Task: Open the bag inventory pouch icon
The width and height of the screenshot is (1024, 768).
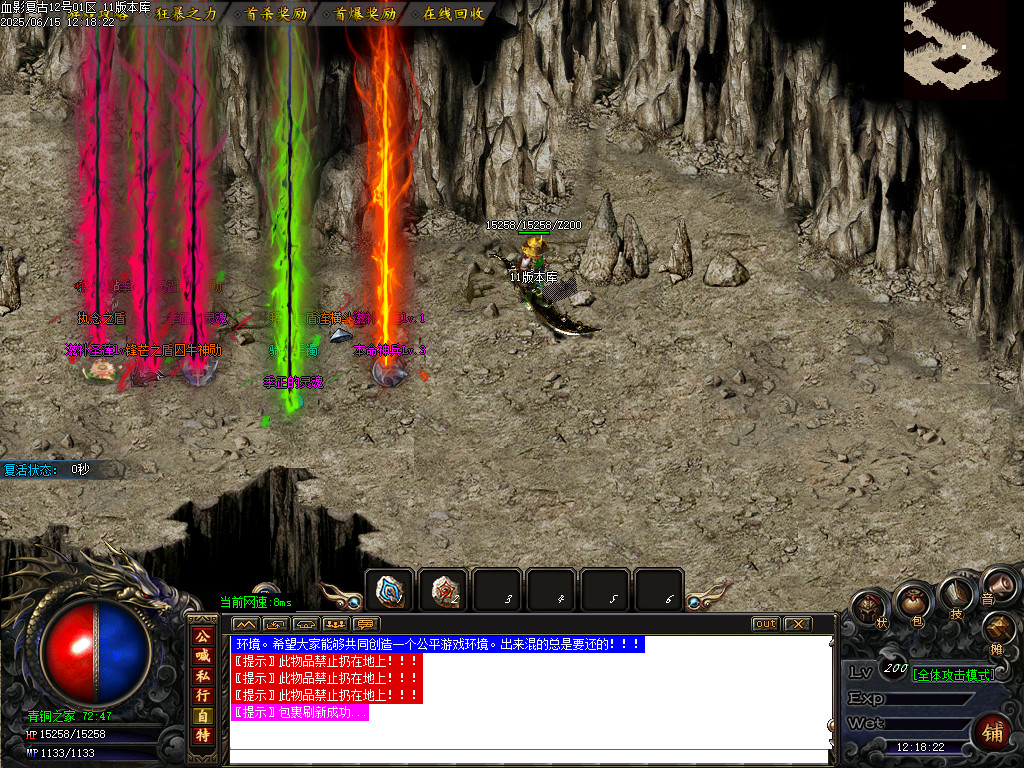Action: 913,602
